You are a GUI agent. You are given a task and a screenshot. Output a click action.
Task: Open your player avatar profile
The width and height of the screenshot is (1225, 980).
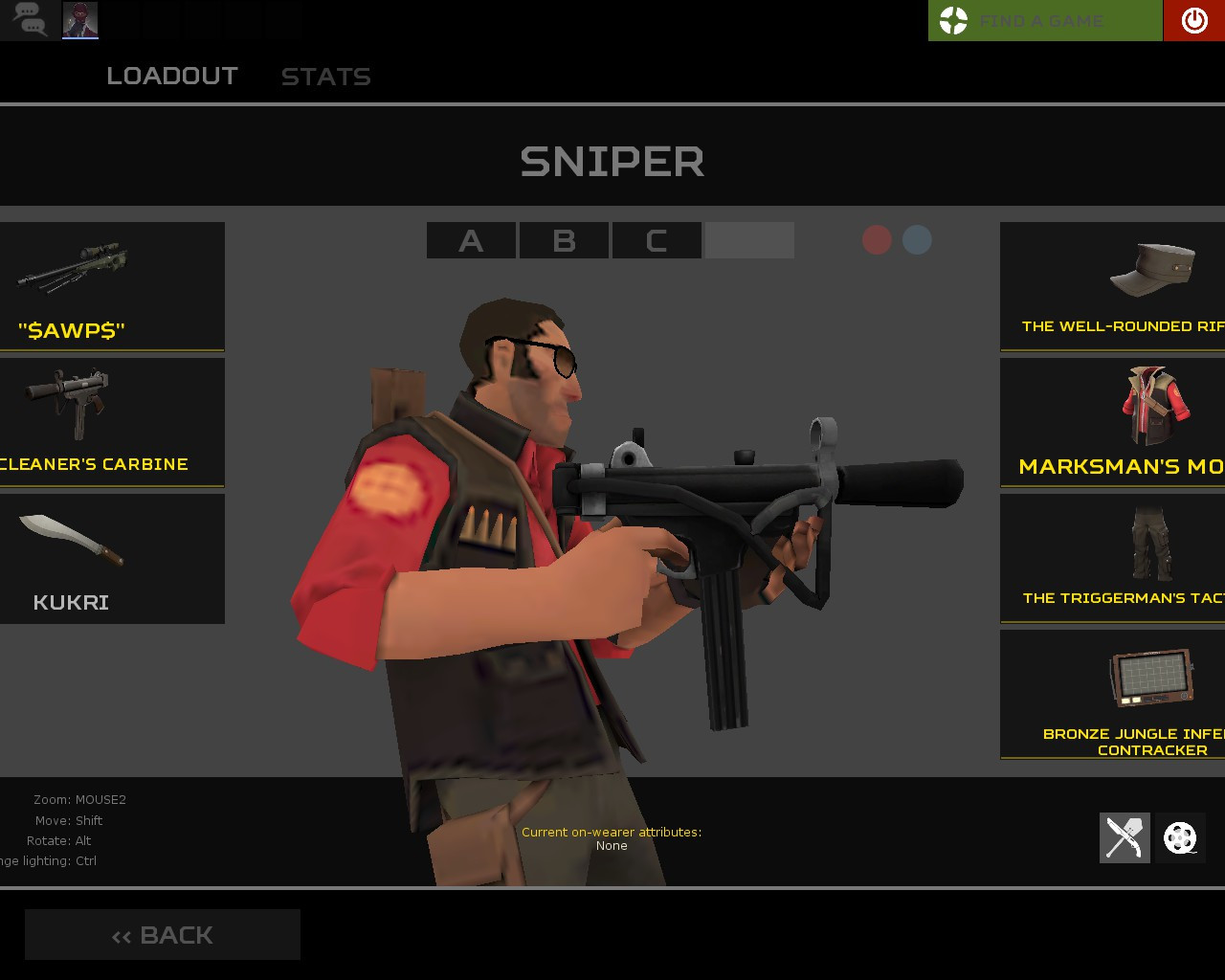coord(80,19)
